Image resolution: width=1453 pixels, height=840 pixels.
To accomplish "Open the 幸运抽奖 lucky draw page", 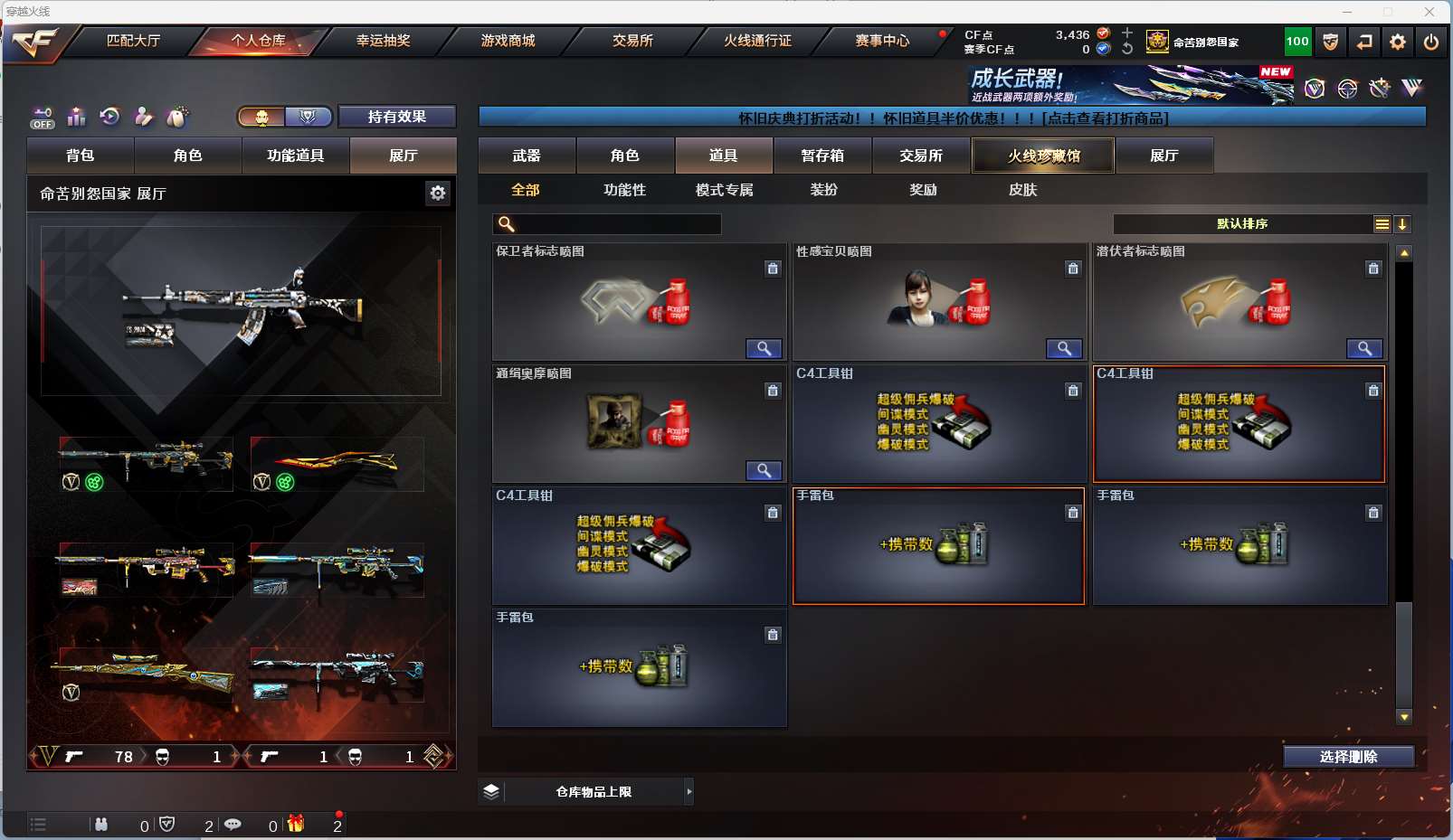I will [x=383, y=41].
